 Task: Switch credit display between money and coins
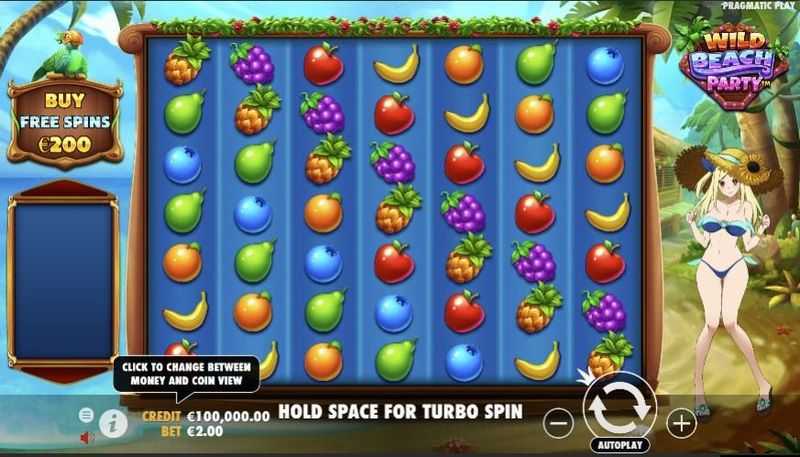pyautogui.click(x=205, y=416)
